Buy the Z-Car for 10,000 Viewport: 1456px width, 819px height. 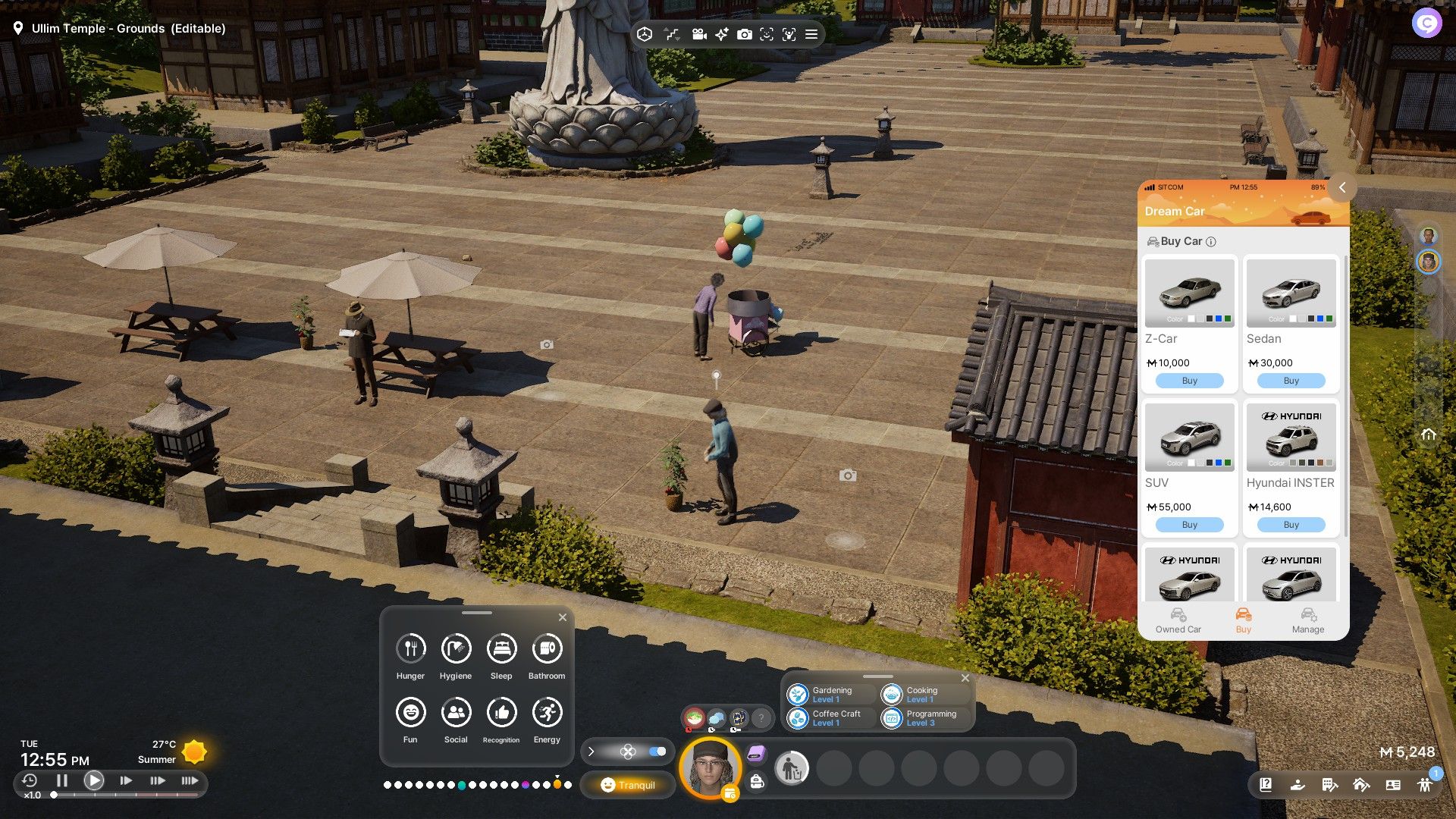(1189, 380)
